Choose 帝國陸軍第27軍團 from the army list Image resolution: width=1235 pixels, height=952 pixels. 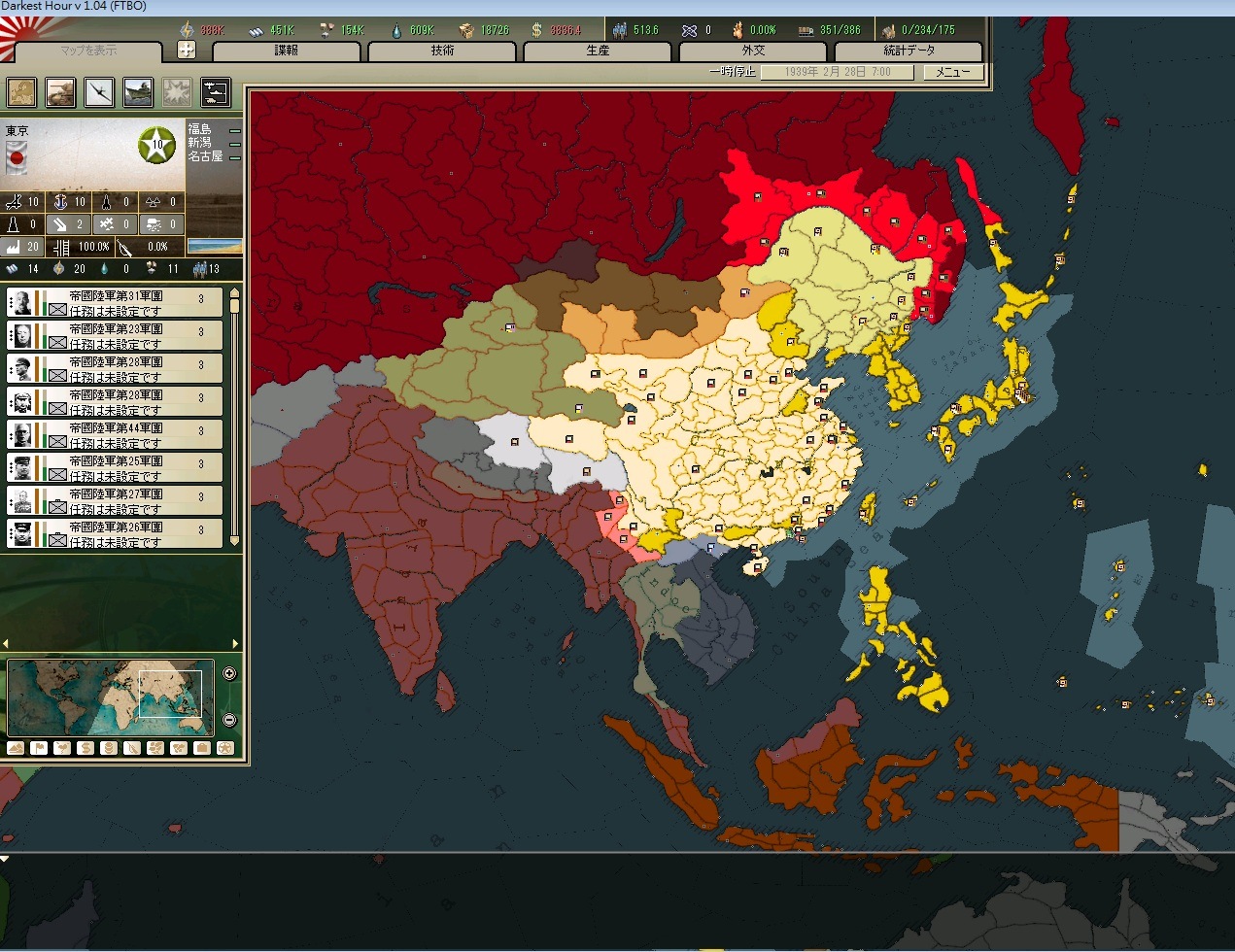click(x=115, y=500)
